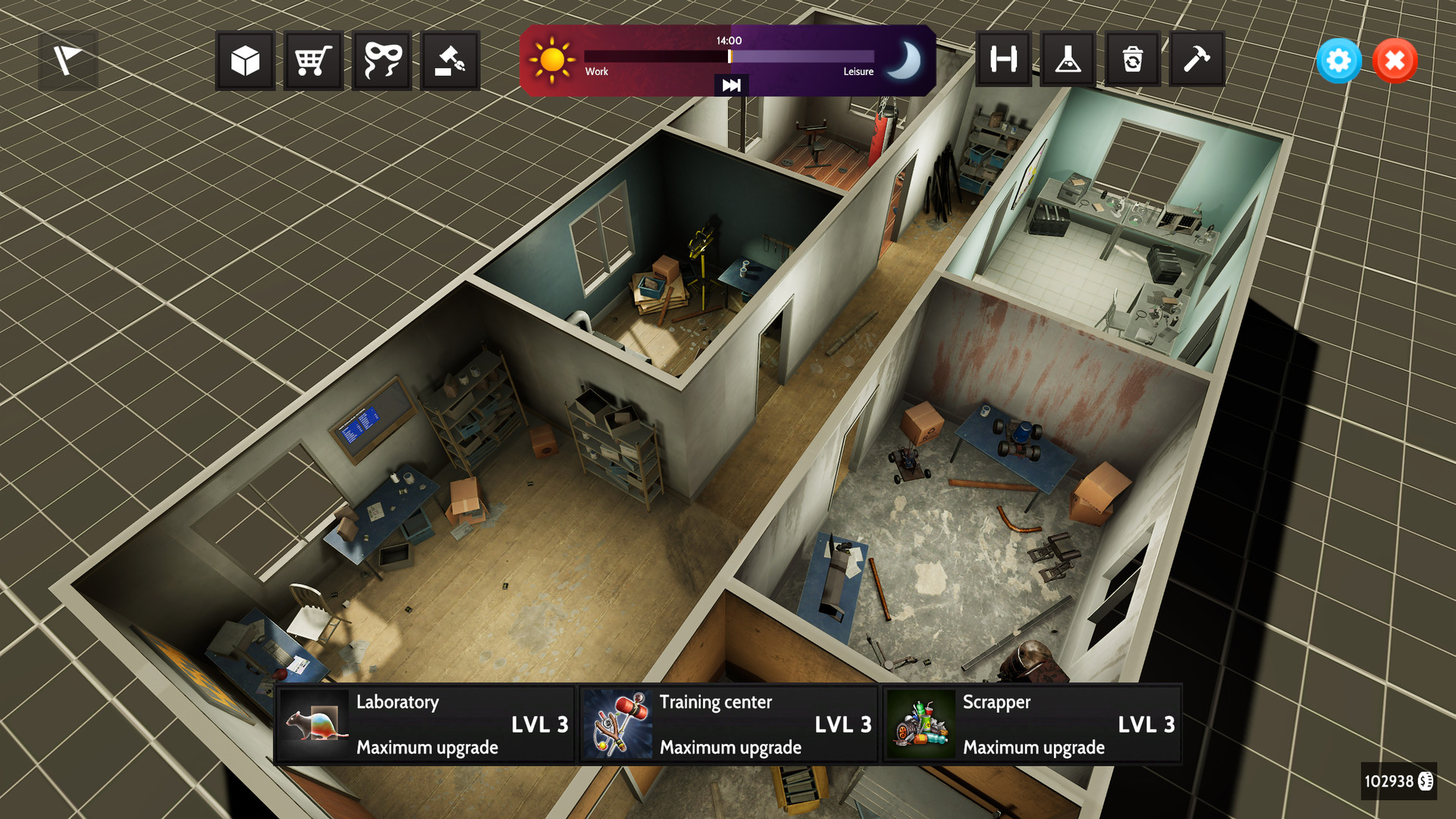Open the auction gavel panel
Image resolution: width=1456 pixels, height=819 pixels.
click(x=450, y=61)
